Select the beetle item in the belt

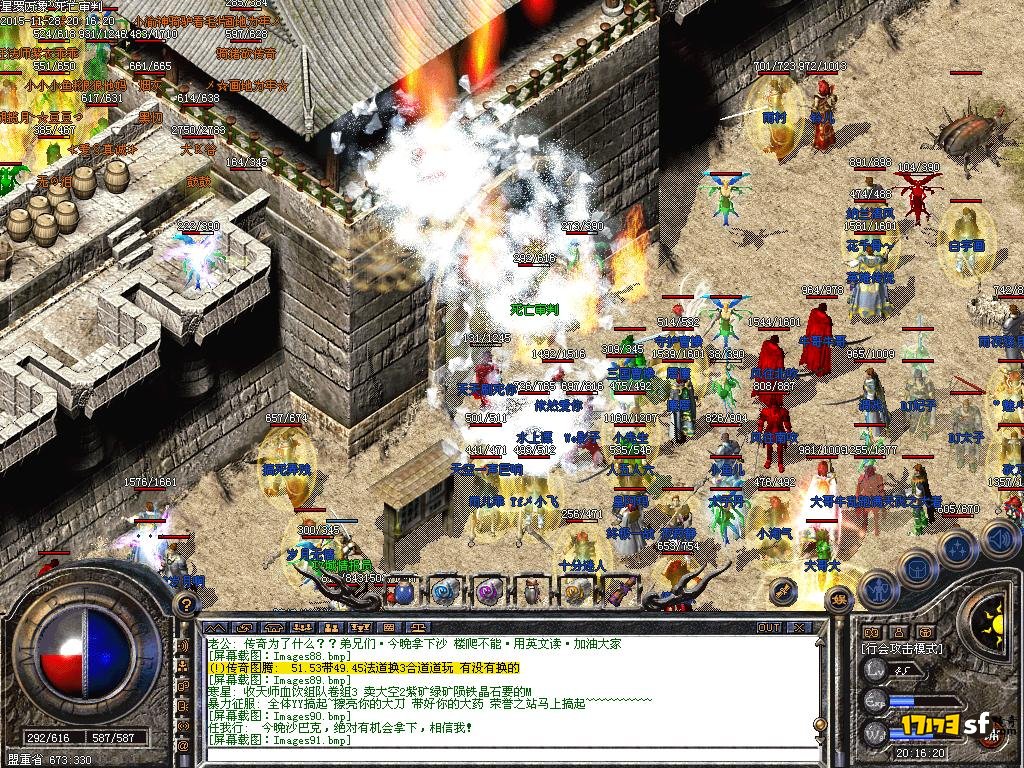tap(532, 592)
